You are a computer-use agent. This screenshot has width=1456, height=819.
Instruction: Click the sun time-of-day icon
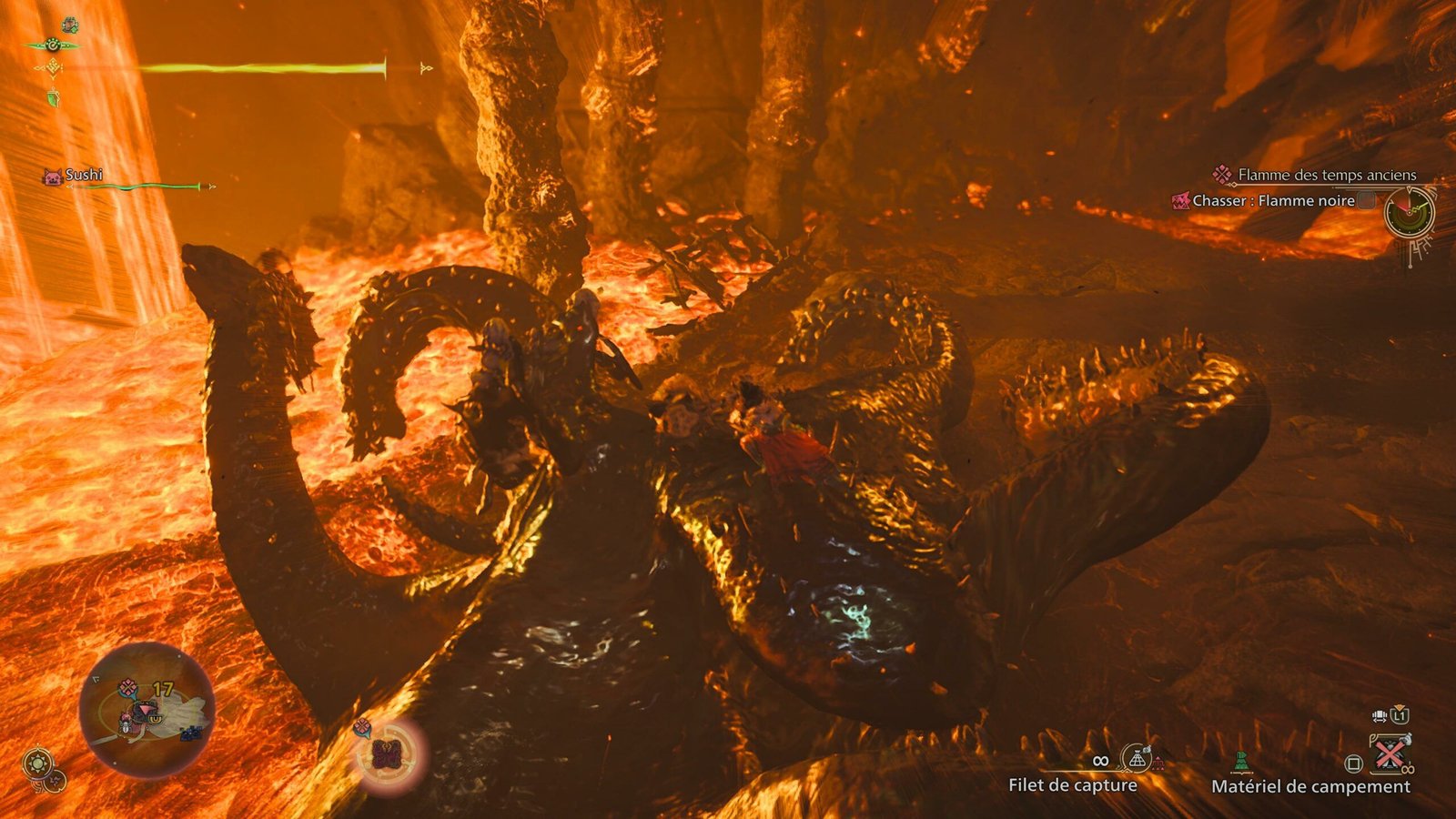click(x=38, y=763)
